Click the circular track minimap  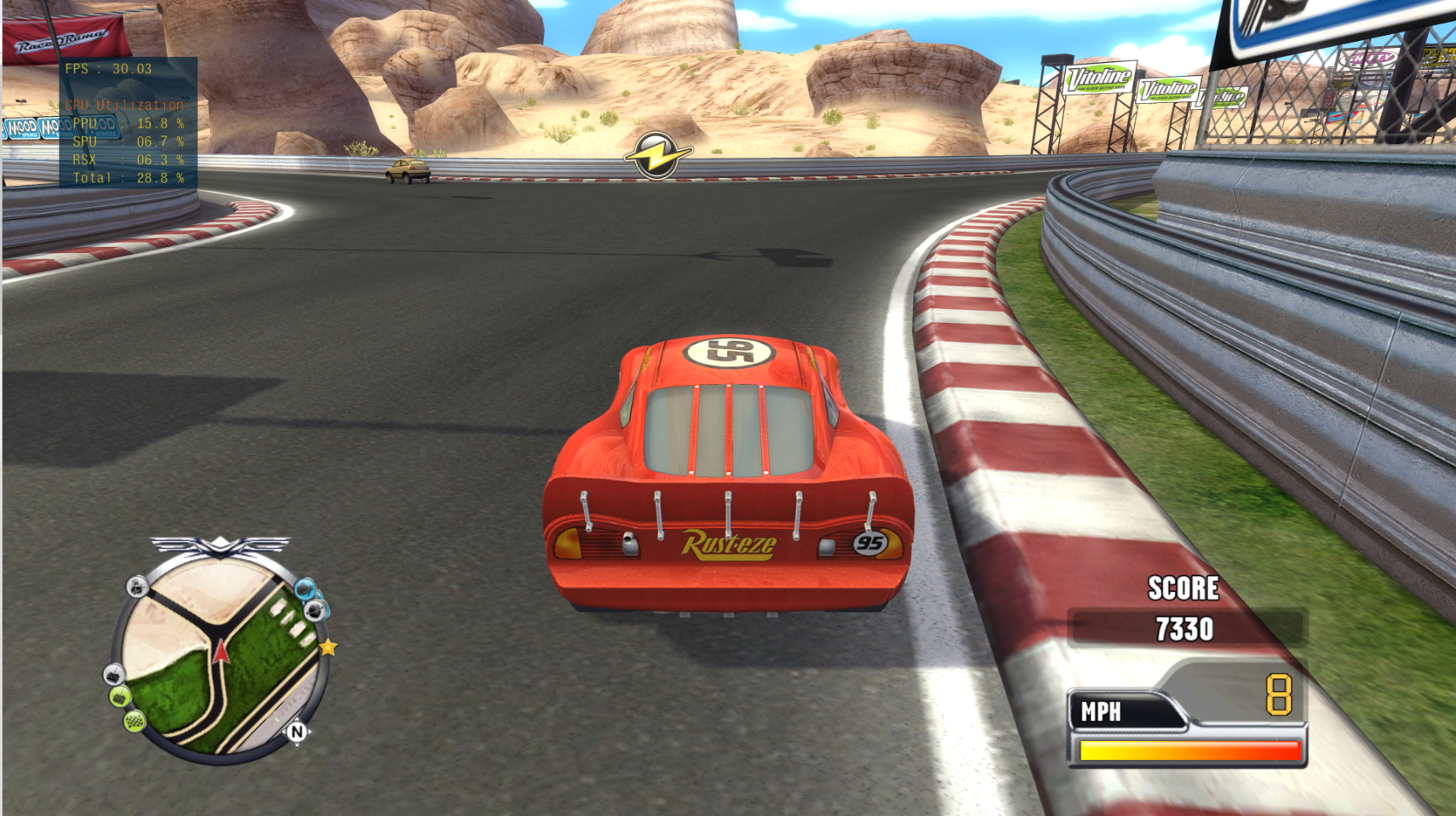tap(220, 656)
